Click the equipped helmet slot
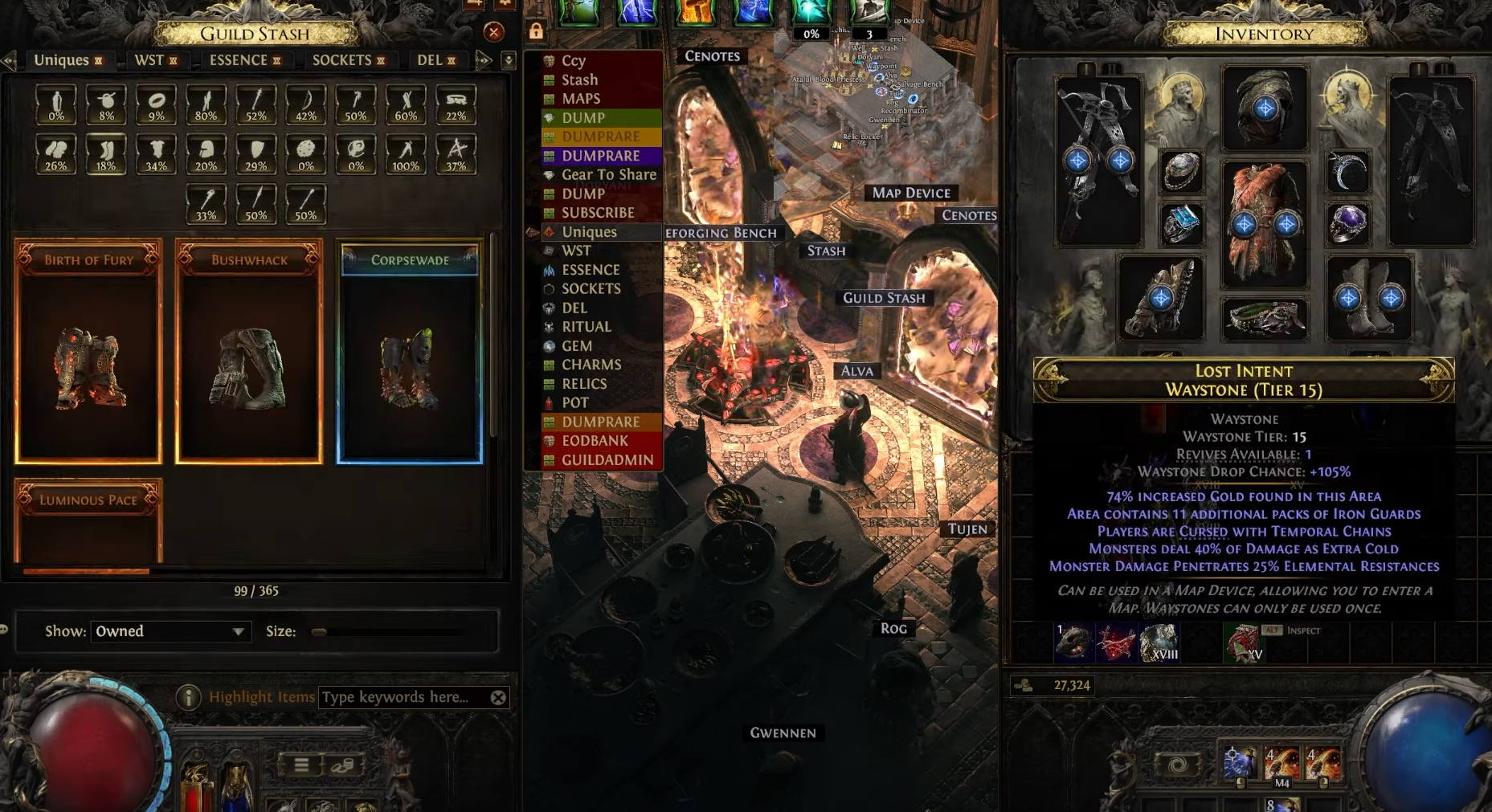 tap(1265, 108)
